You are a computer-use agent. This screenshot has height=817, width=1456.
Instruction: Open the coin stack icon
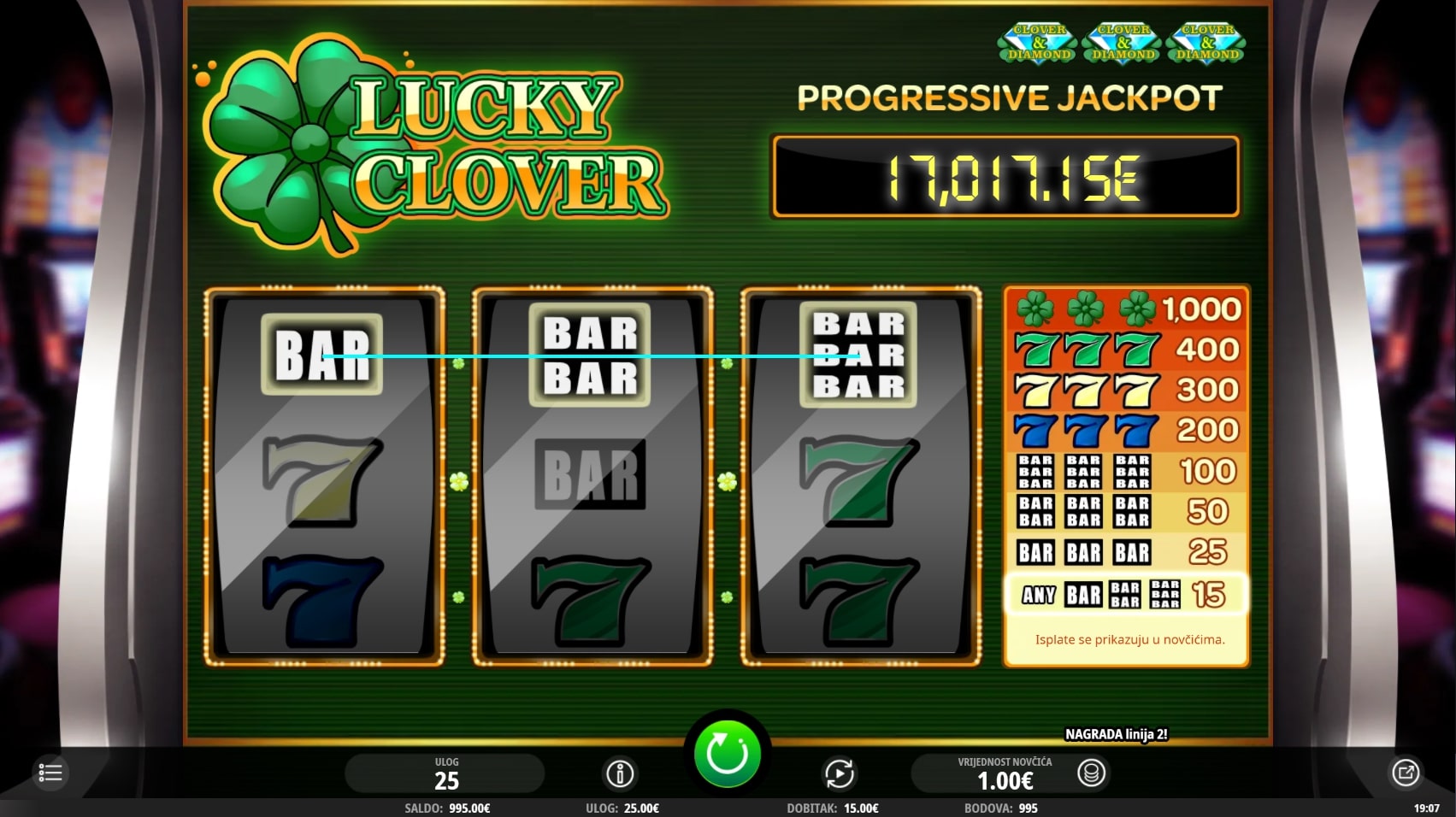tap(1091, 773)
